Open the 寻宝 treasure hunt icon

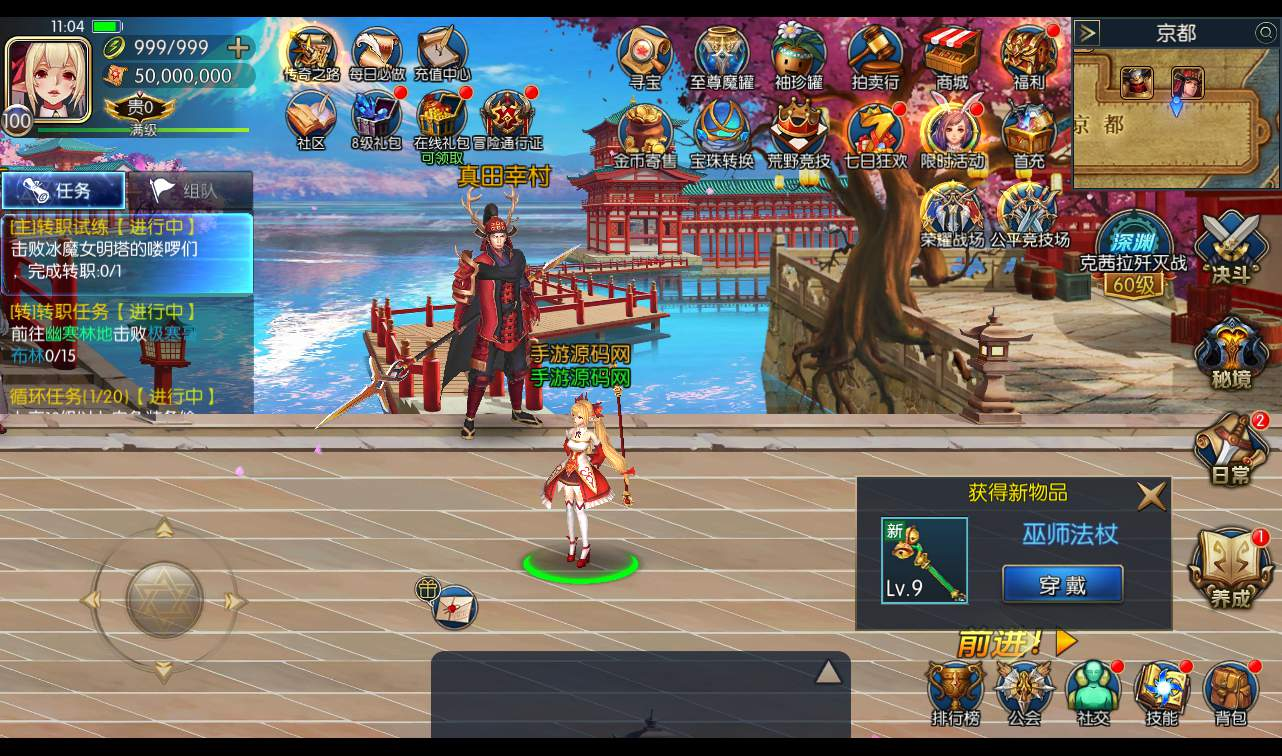point(643,53)
